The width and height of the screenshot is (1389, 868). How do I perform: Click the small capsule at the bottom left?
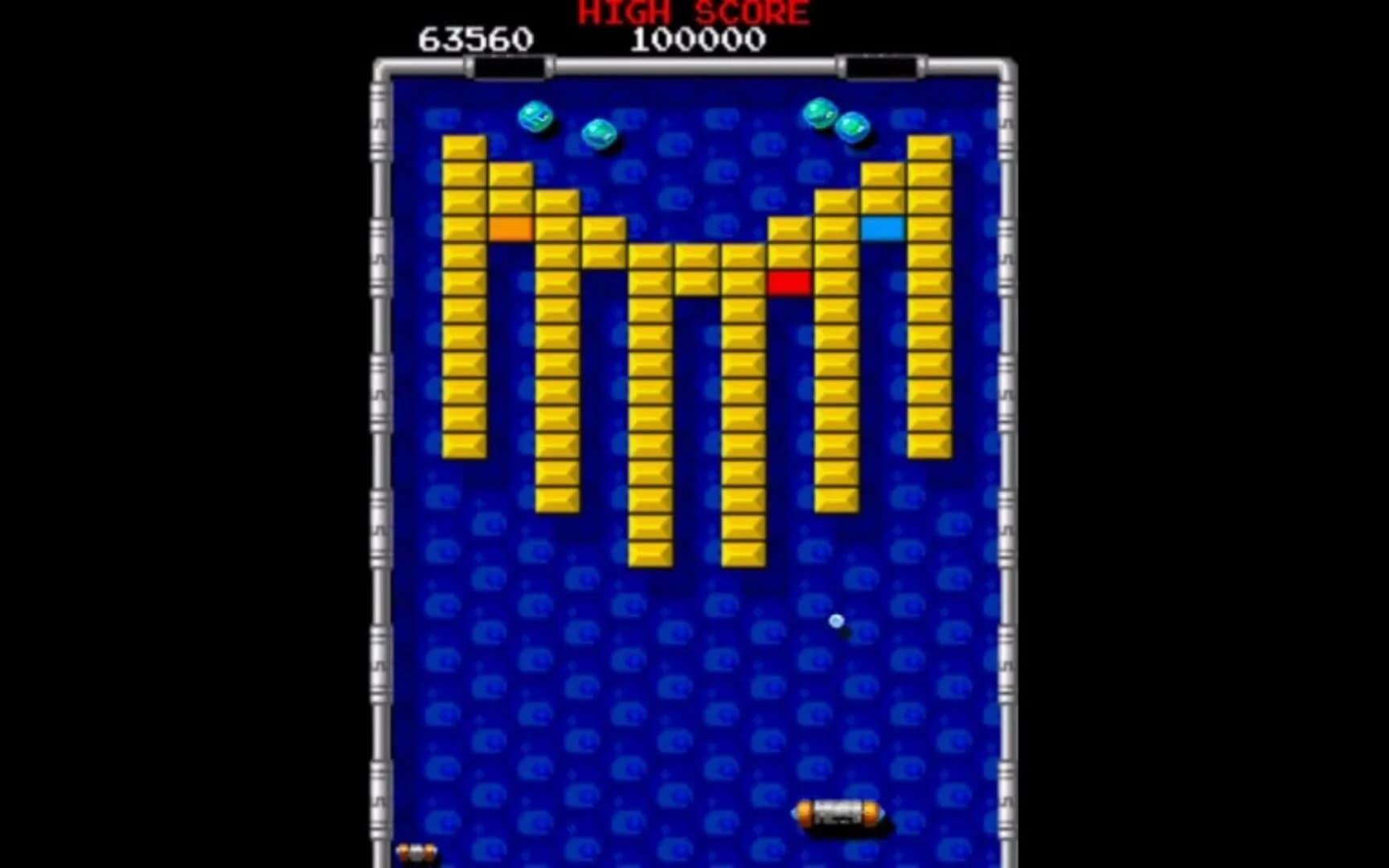418,850
